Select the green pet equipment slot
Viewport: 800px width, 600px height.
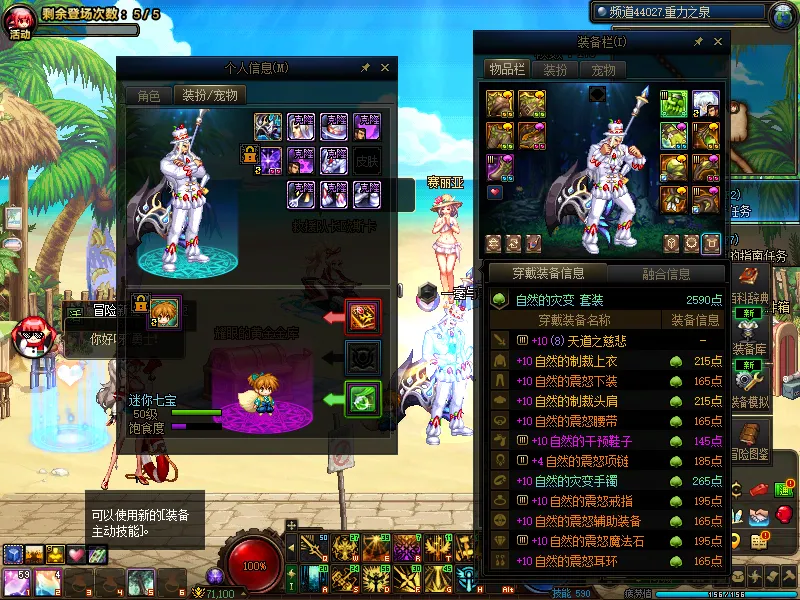[x=362, y=399]
